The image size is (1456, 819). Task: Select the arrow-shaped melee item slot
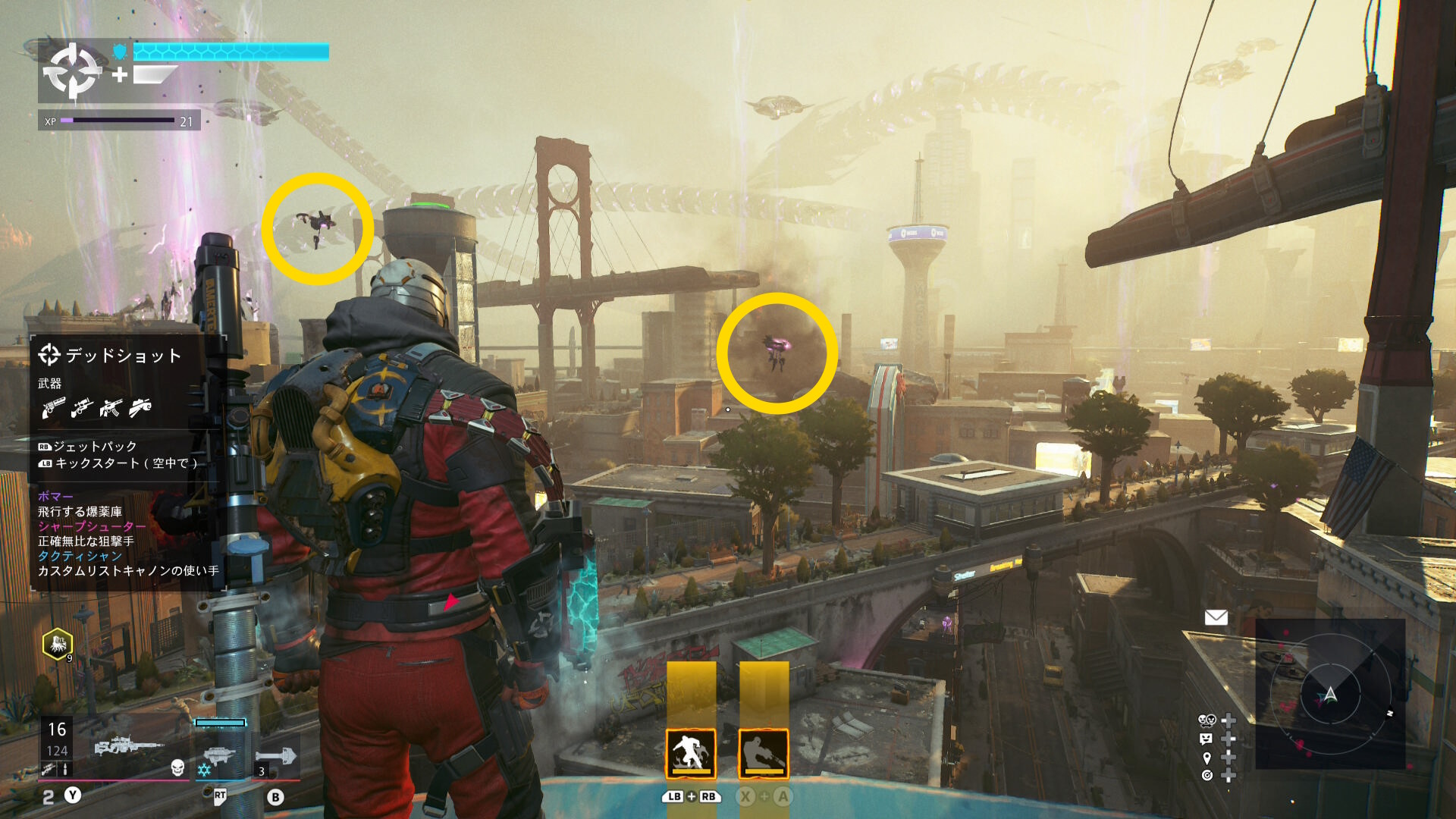pyautogui.click(x=276, y=756)
